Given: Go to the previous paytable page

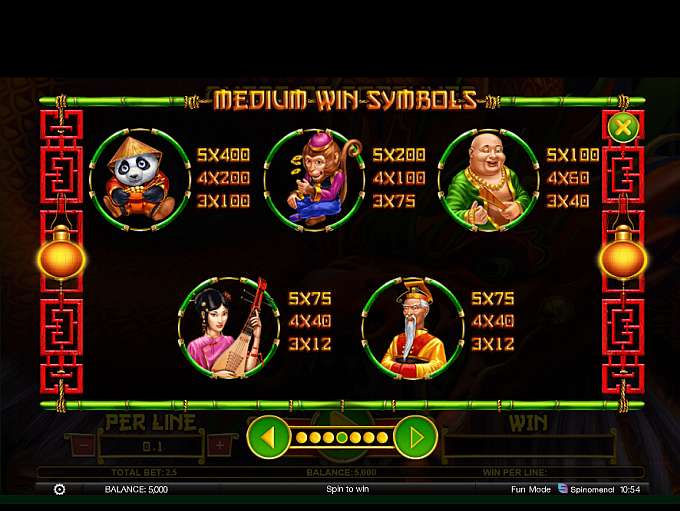Looking at the screenshot, I should [x=266, y=438].
